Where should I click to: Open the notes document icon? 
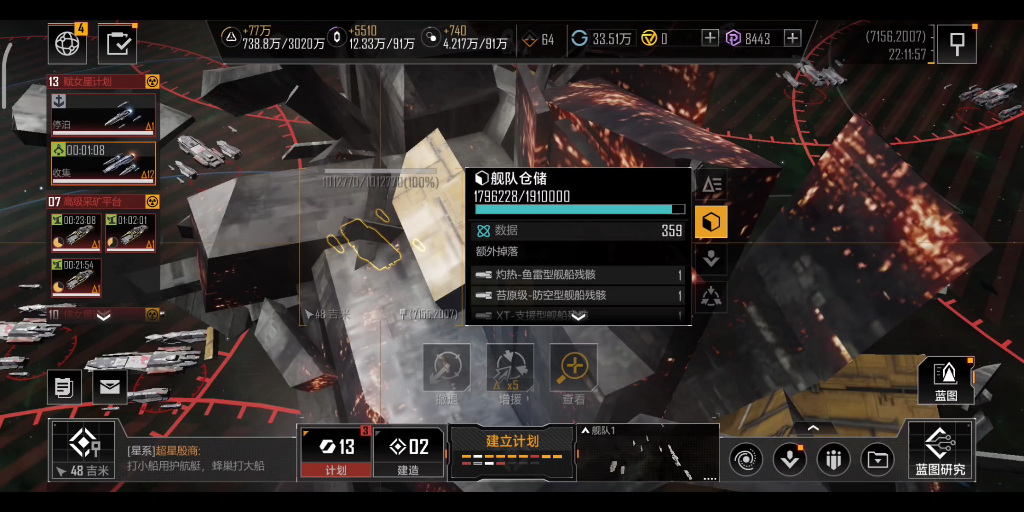(65, 386)
